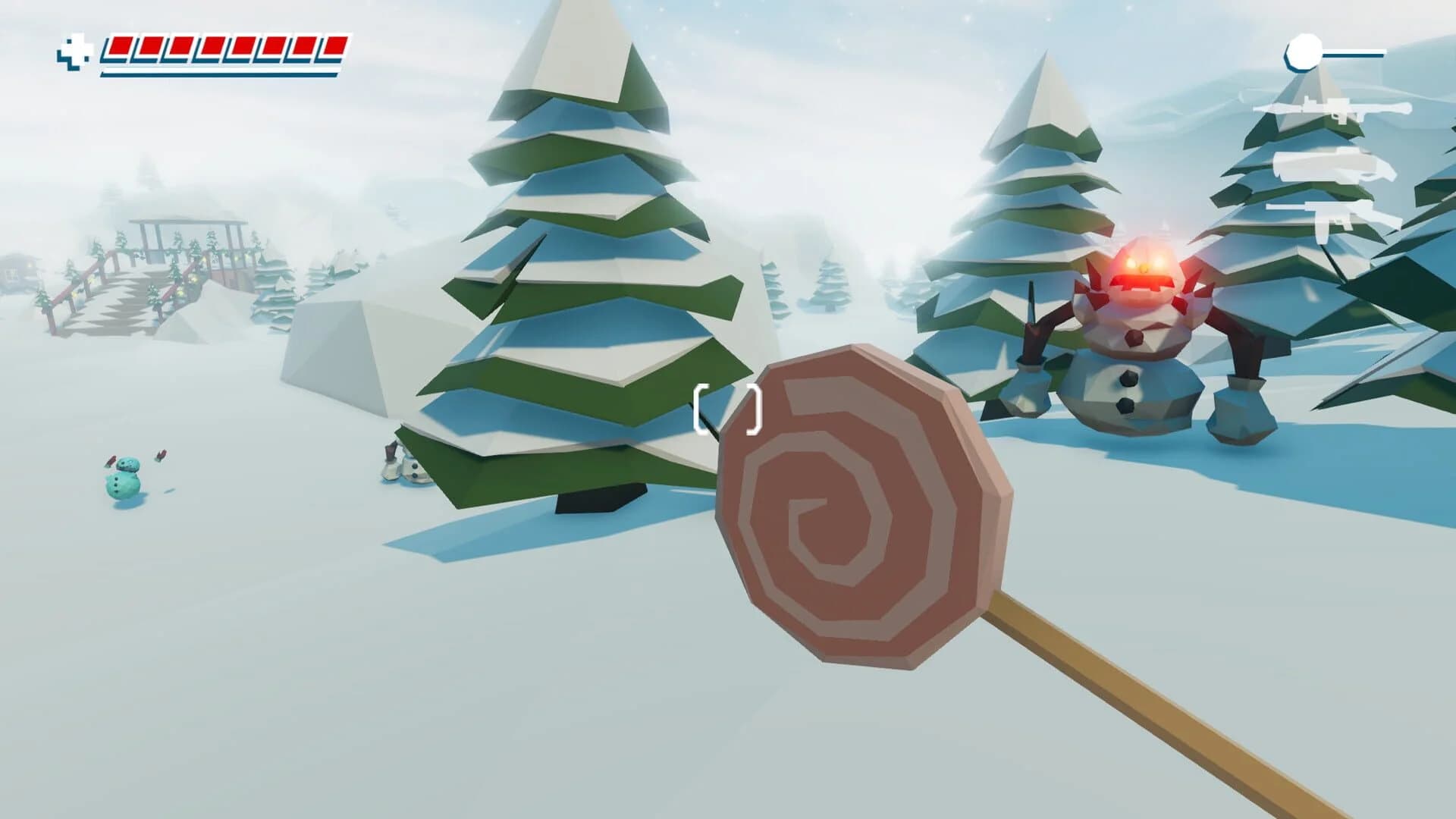Select the sniper rifle weapon icon

(x=1350, y=108)
